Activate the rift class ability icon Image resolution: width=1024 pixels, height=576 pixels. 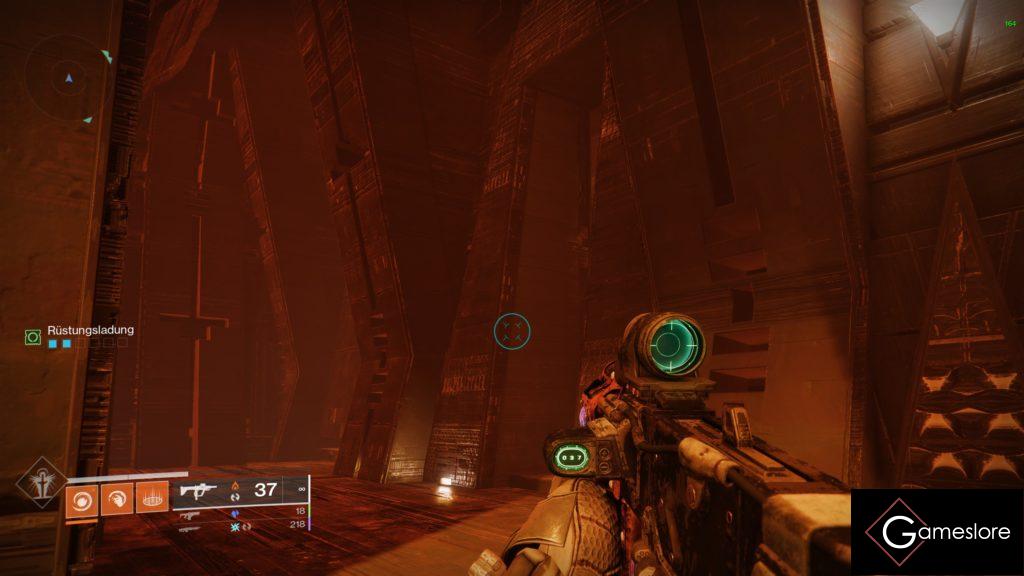click(x=152, y=497)
